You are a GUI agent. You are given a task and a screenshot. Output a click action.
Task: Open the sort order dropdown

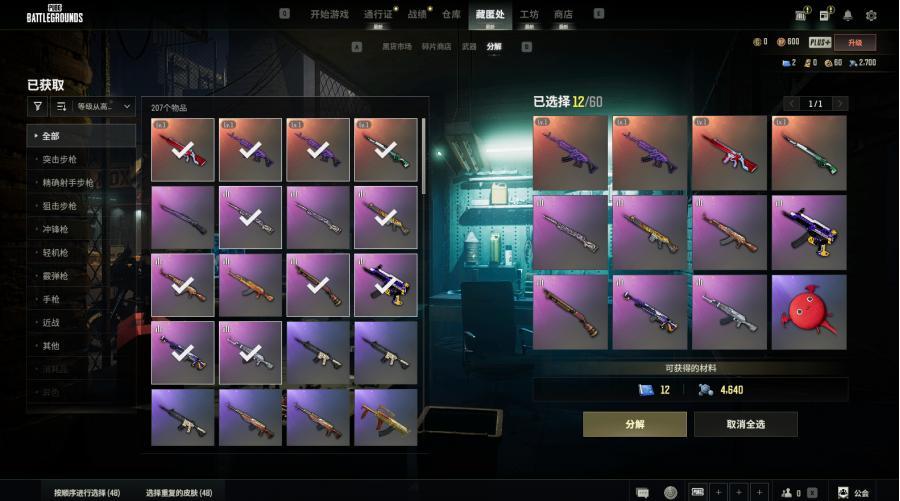(x=104, y=105)
